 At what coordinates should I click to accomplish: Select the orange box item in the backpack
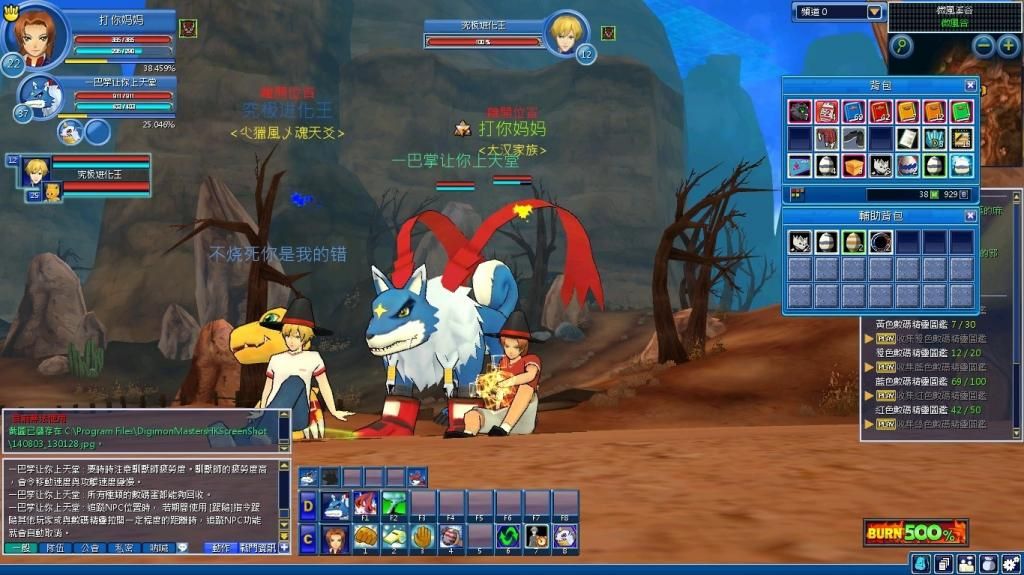coord(853,165)
